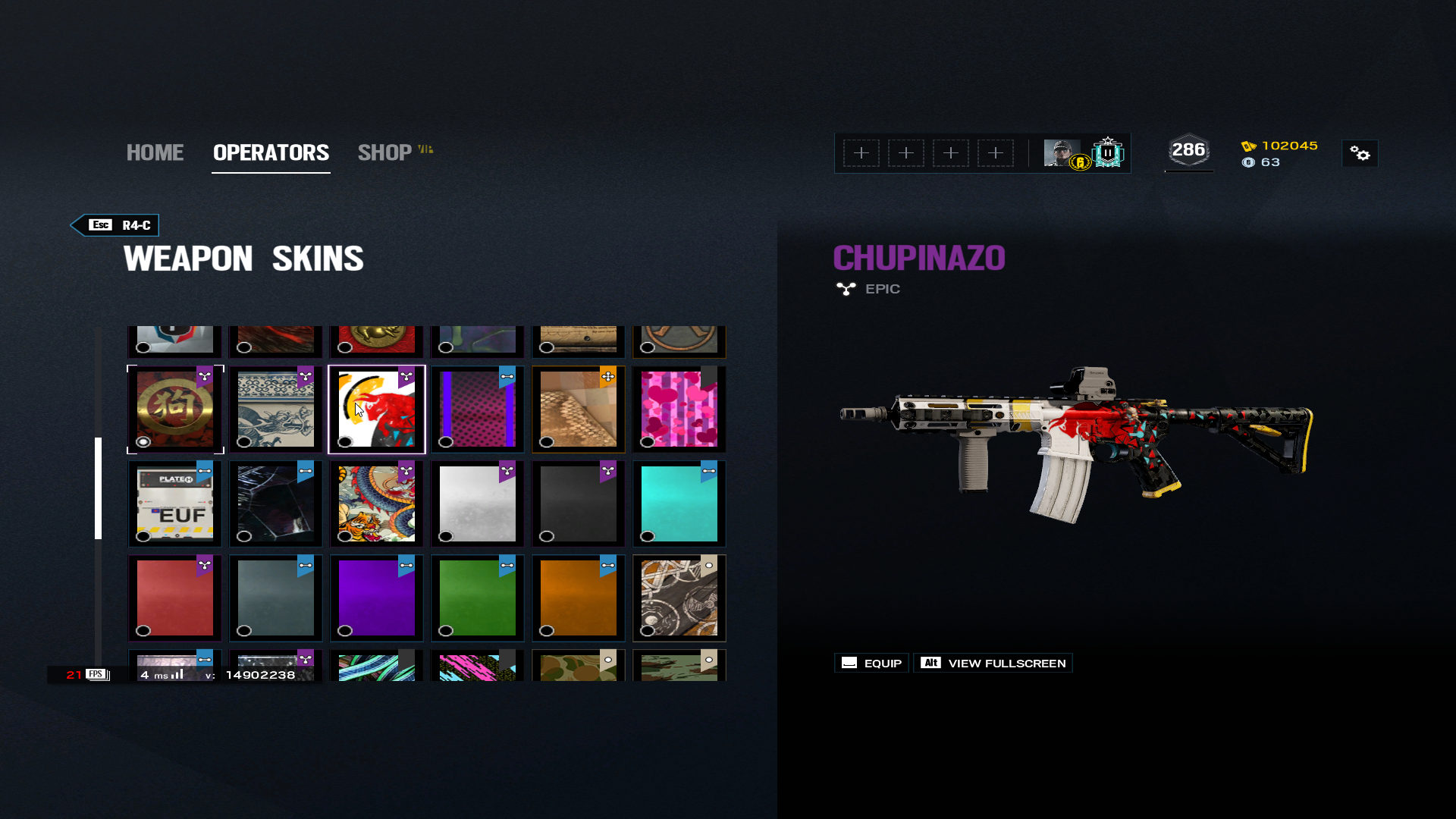The image size is (1456, 819).
Task: Click the player profile avatar
Action: [x=1062, y=152]
